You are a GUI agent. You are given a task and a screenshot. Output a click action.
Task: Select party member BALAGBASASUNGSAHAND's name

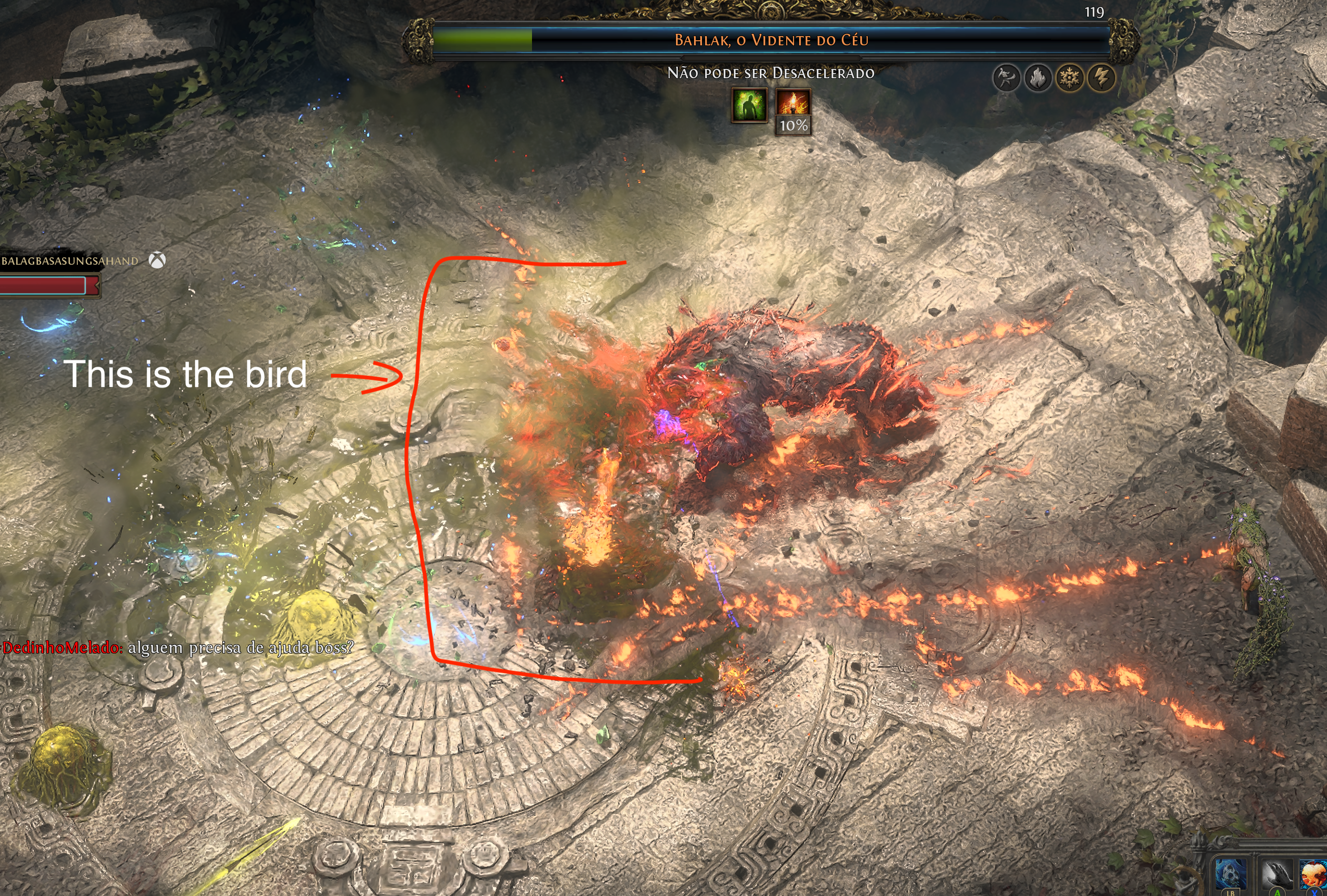(x=69, y=261)
